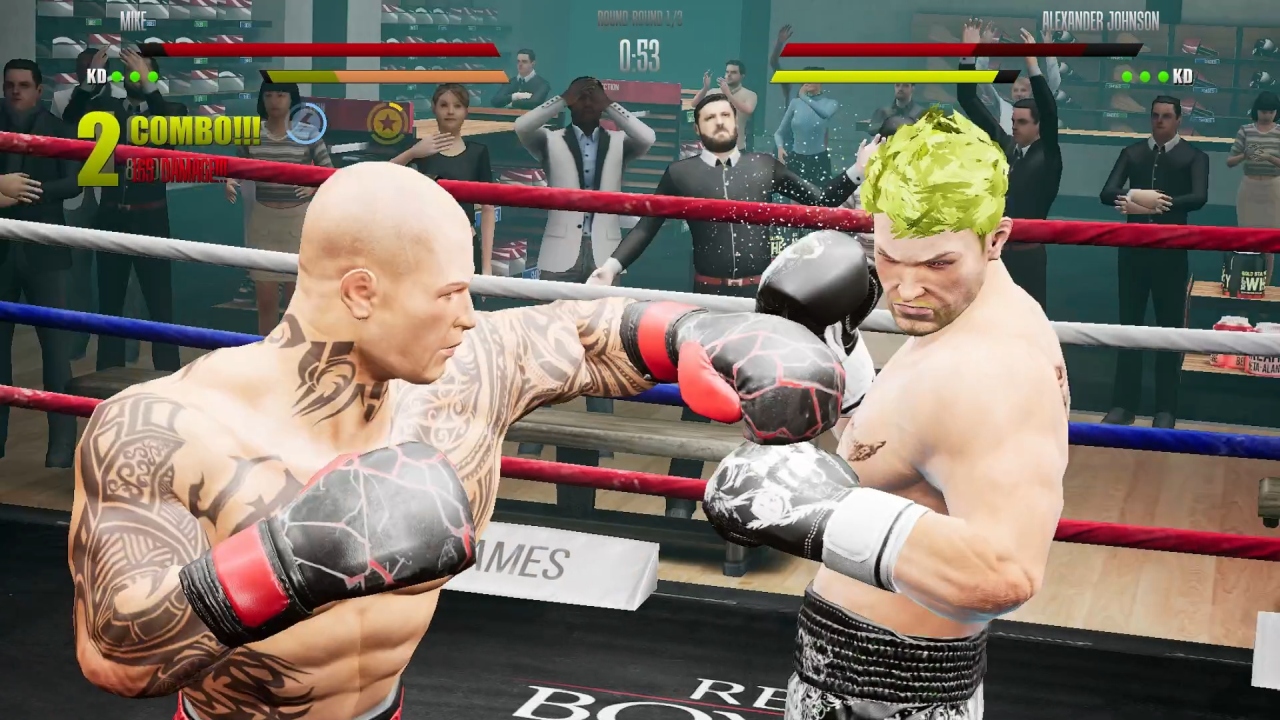1280x720 pixels.
Task: Click Alexander Johnson's KD indicator icon
Action: tap(1183, 75)
